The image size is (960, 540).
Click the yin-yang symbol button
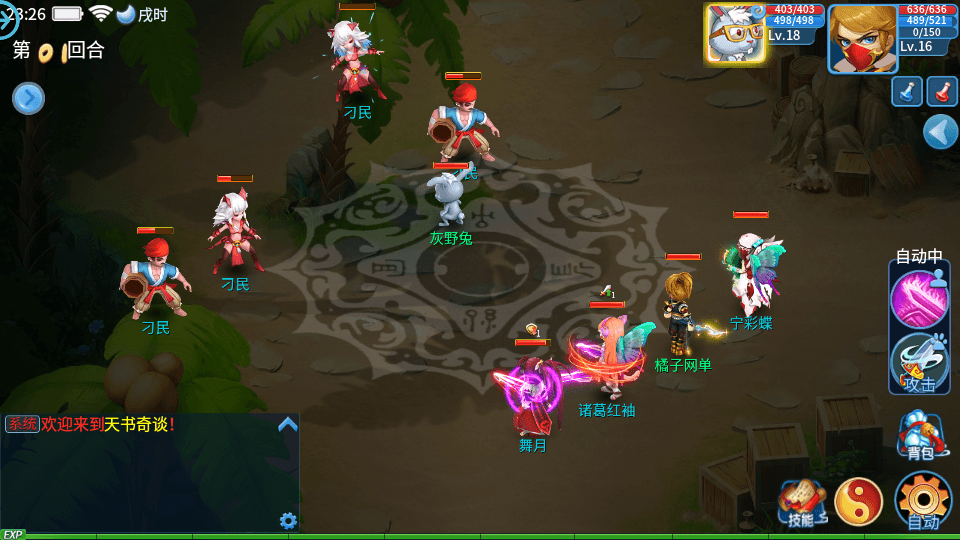click(x=858, y=502)
